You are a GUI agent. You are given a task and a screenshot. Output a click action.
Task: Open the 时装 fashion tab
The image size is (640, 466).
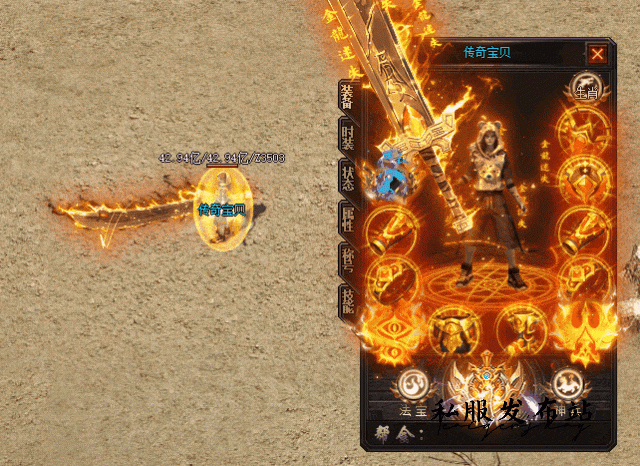pos(347,139)
